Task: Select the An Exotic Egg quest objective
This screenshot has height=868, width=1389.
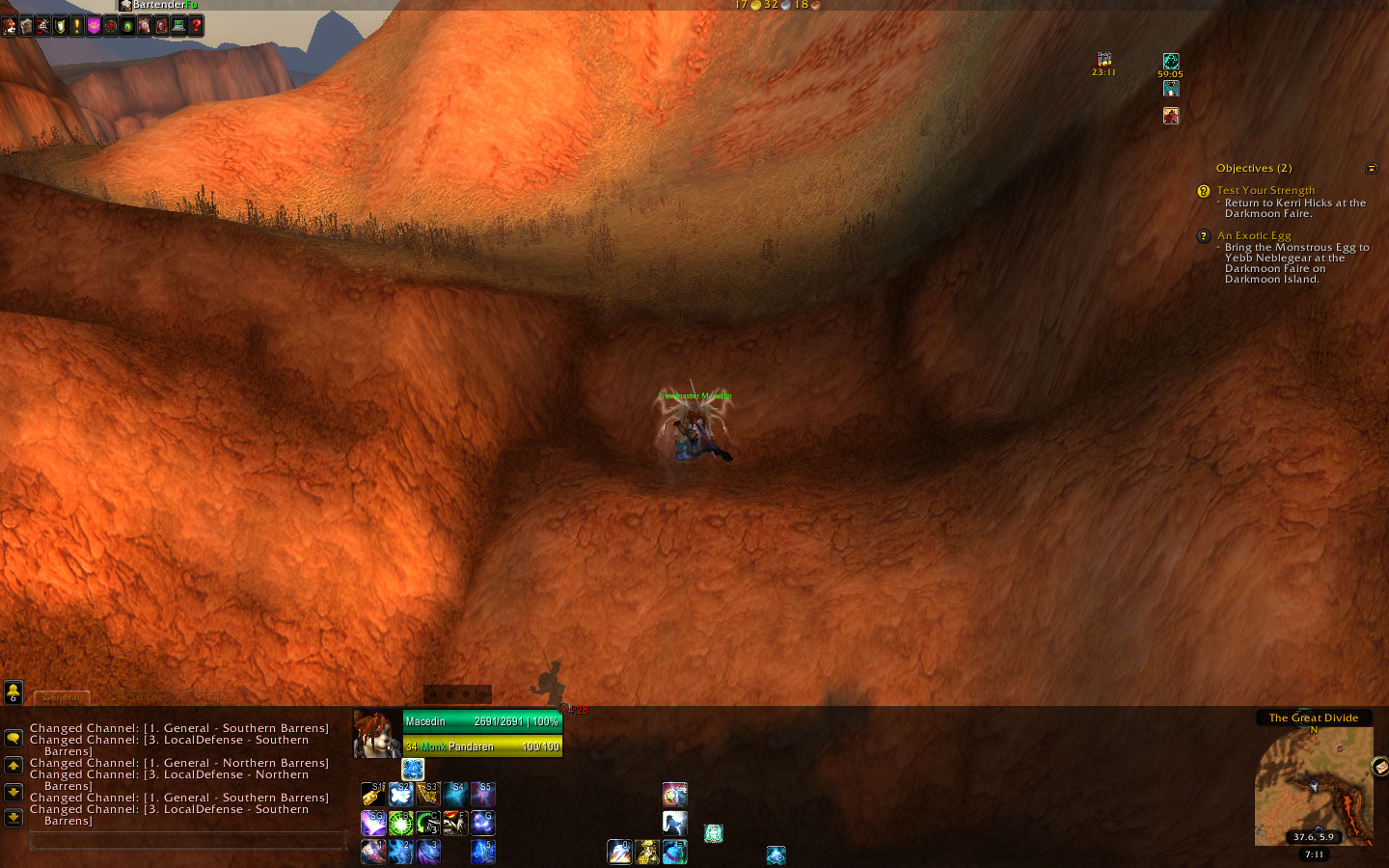Action: [1253, 235]
